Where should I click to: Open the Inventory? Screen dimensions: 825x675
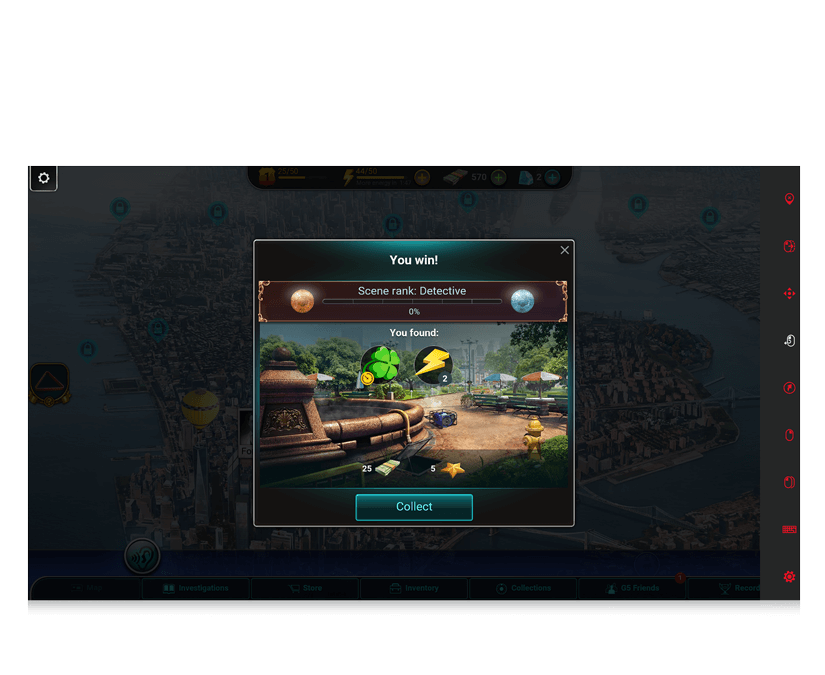[414, 588]
